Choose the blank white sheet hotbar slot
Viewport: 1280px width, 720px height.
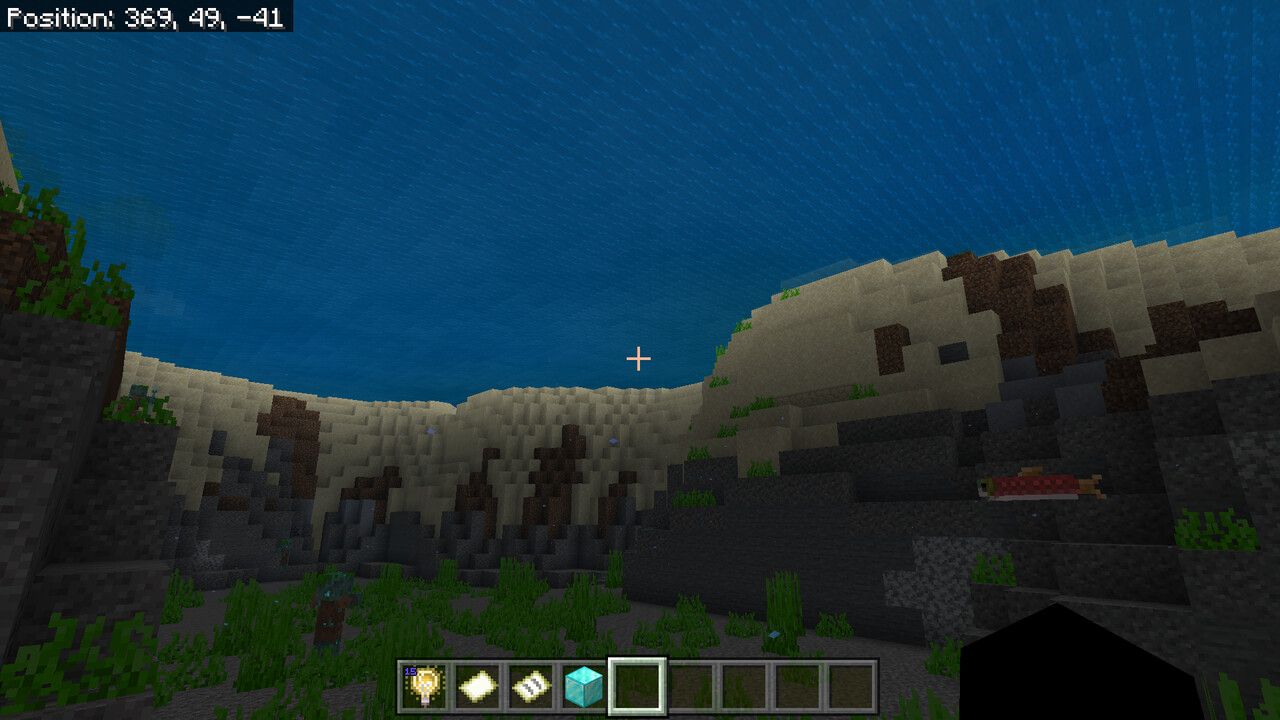tap(478, 686)
